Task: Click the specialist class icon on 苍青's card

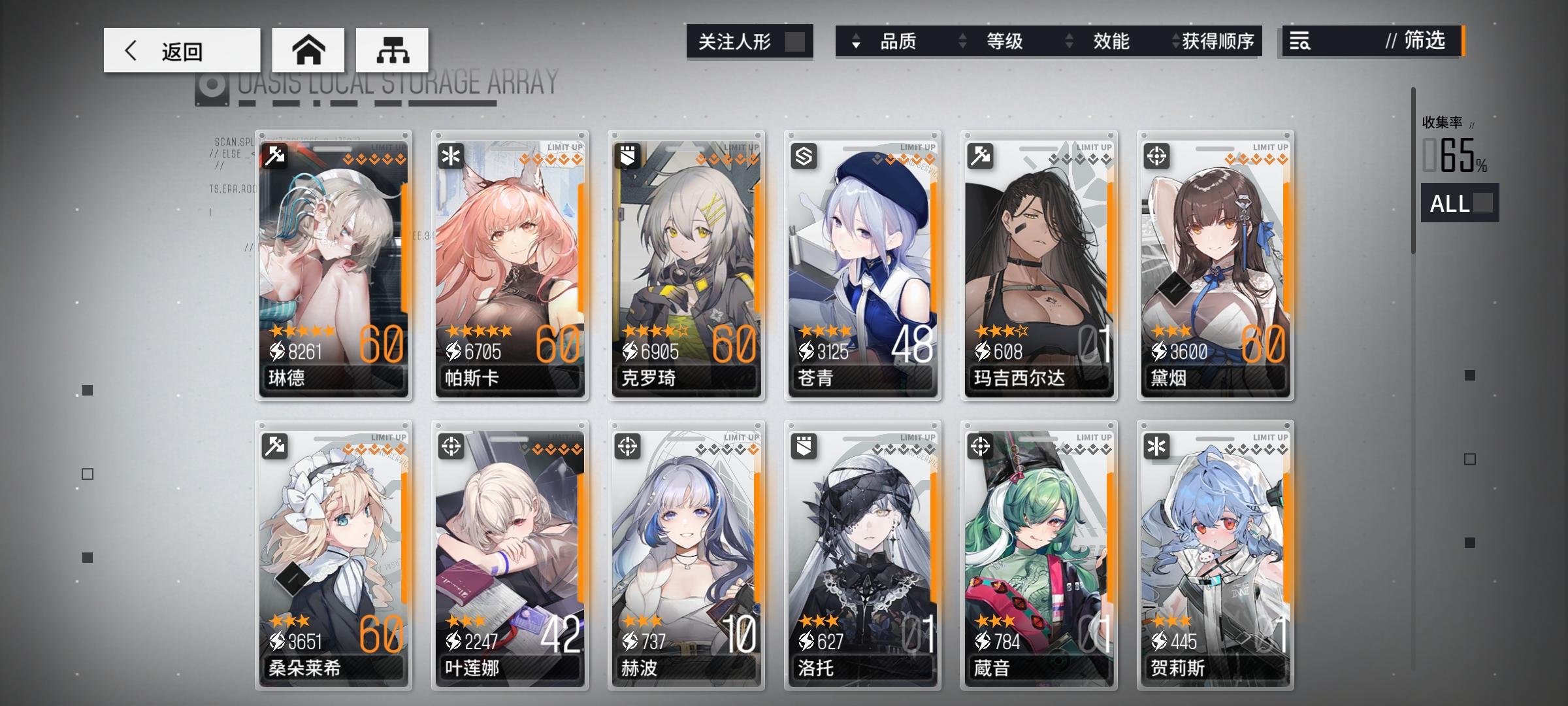Action: tap(804, 155)
